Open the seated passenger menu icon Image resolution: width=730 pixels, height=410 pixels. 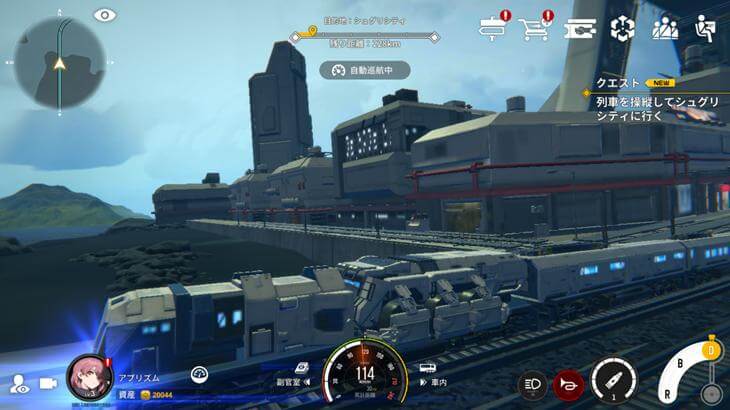click(x=707, y=28)
